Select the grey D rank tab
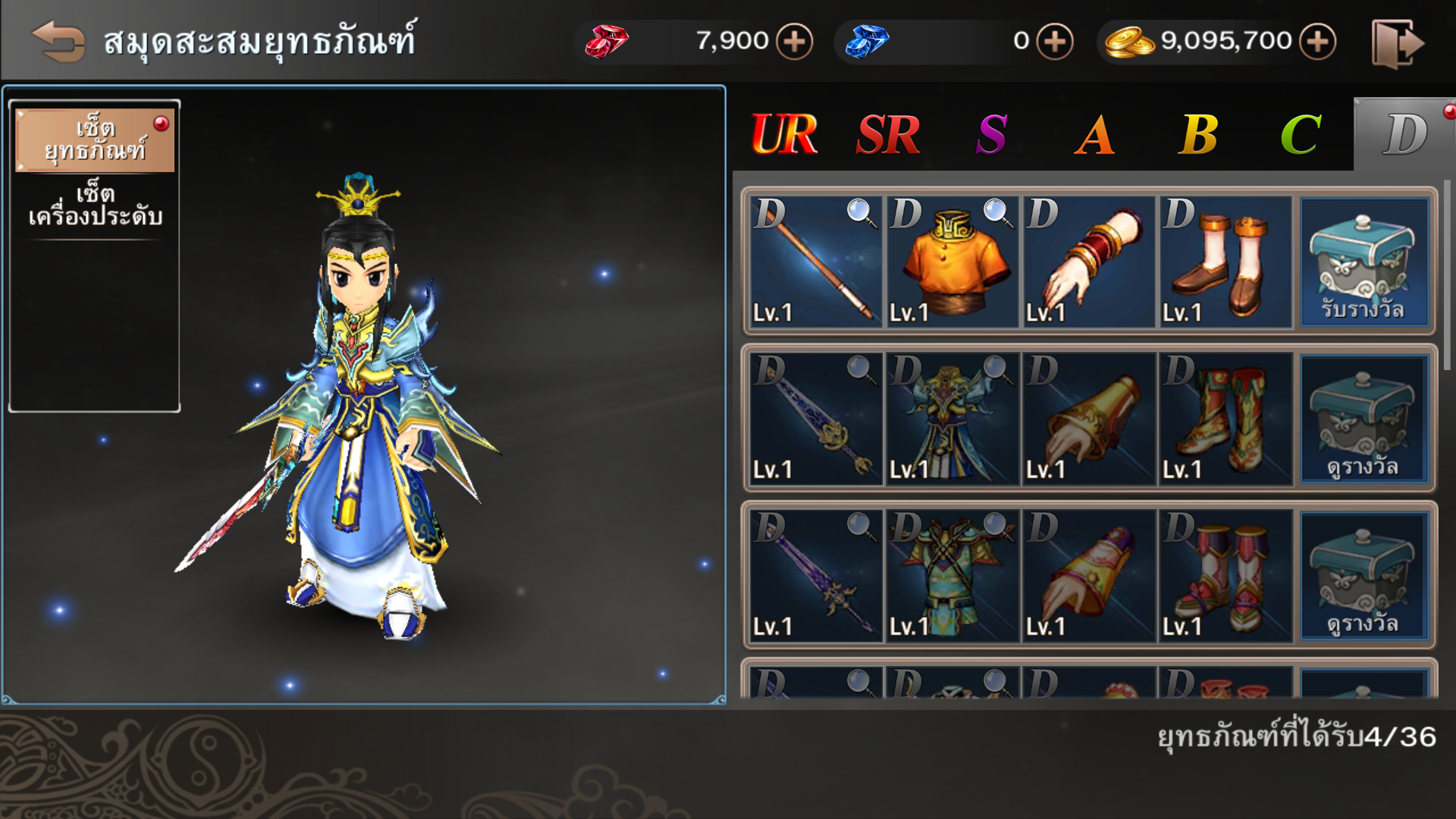The image size is (1456, 819). pos(1404,135)
